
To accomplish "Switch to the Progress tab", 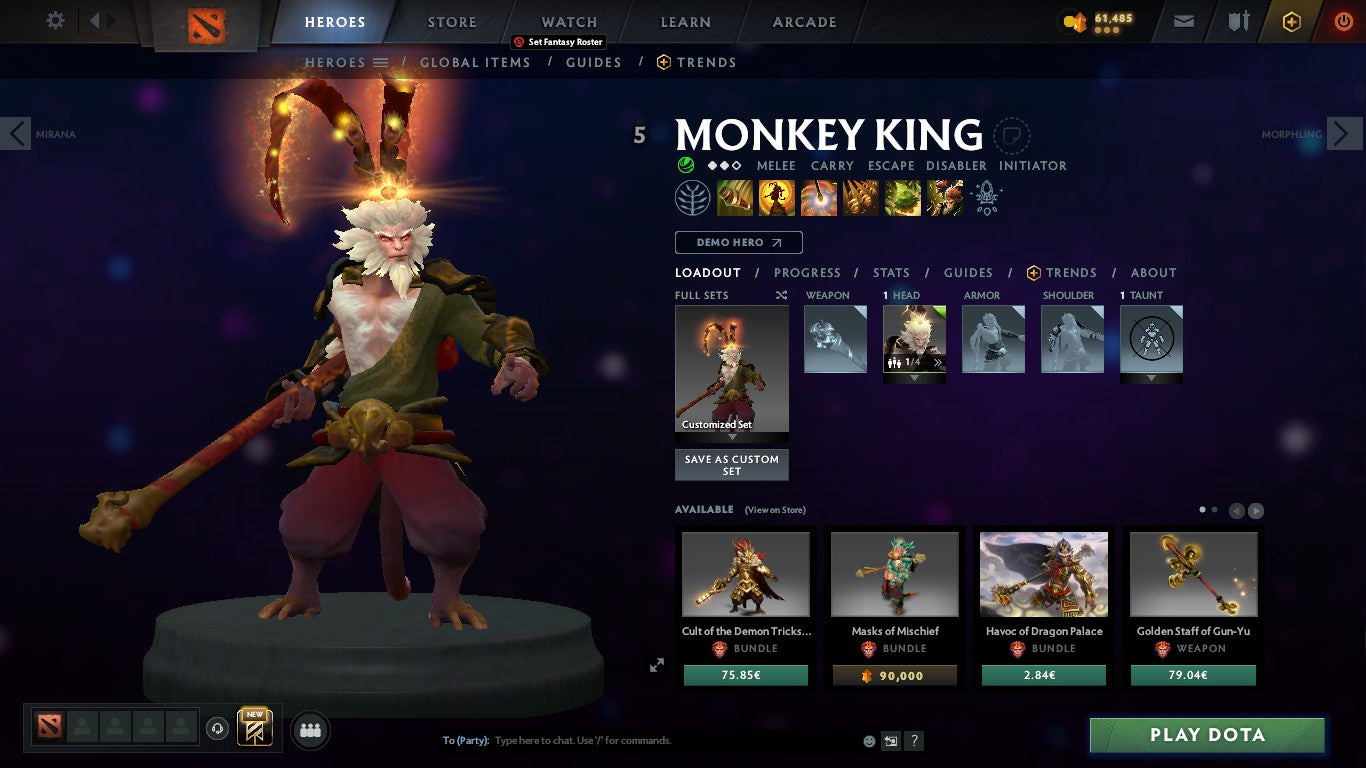I will [808, 272].
